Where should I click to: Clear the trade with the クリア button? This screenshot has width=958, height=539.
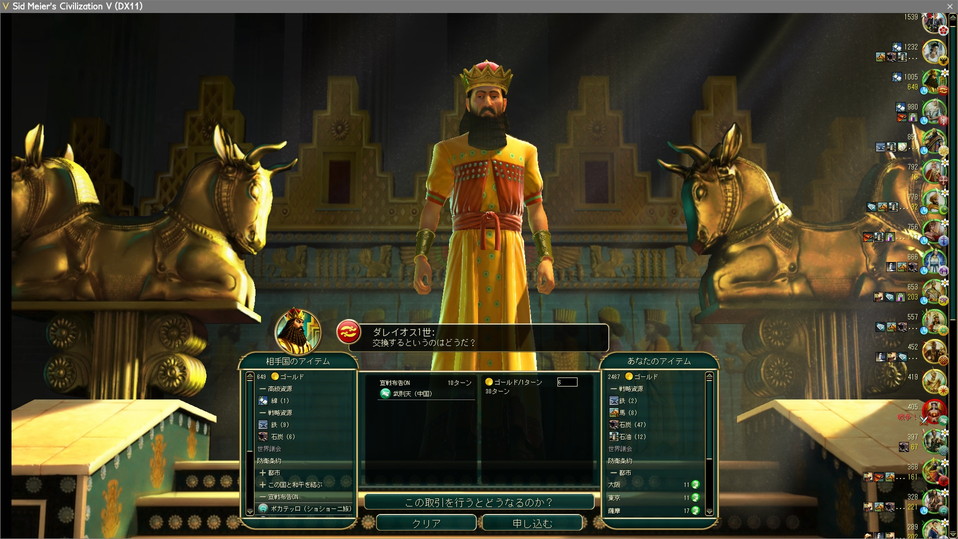[424, 523]
